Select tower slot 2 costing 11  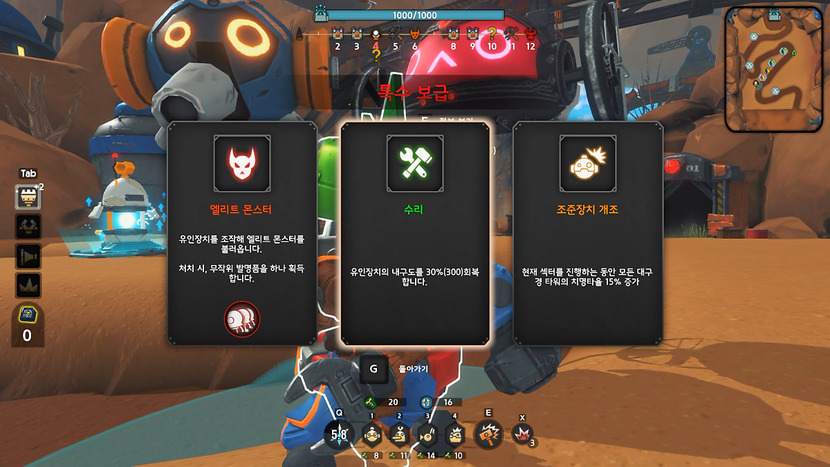point(399,434)
